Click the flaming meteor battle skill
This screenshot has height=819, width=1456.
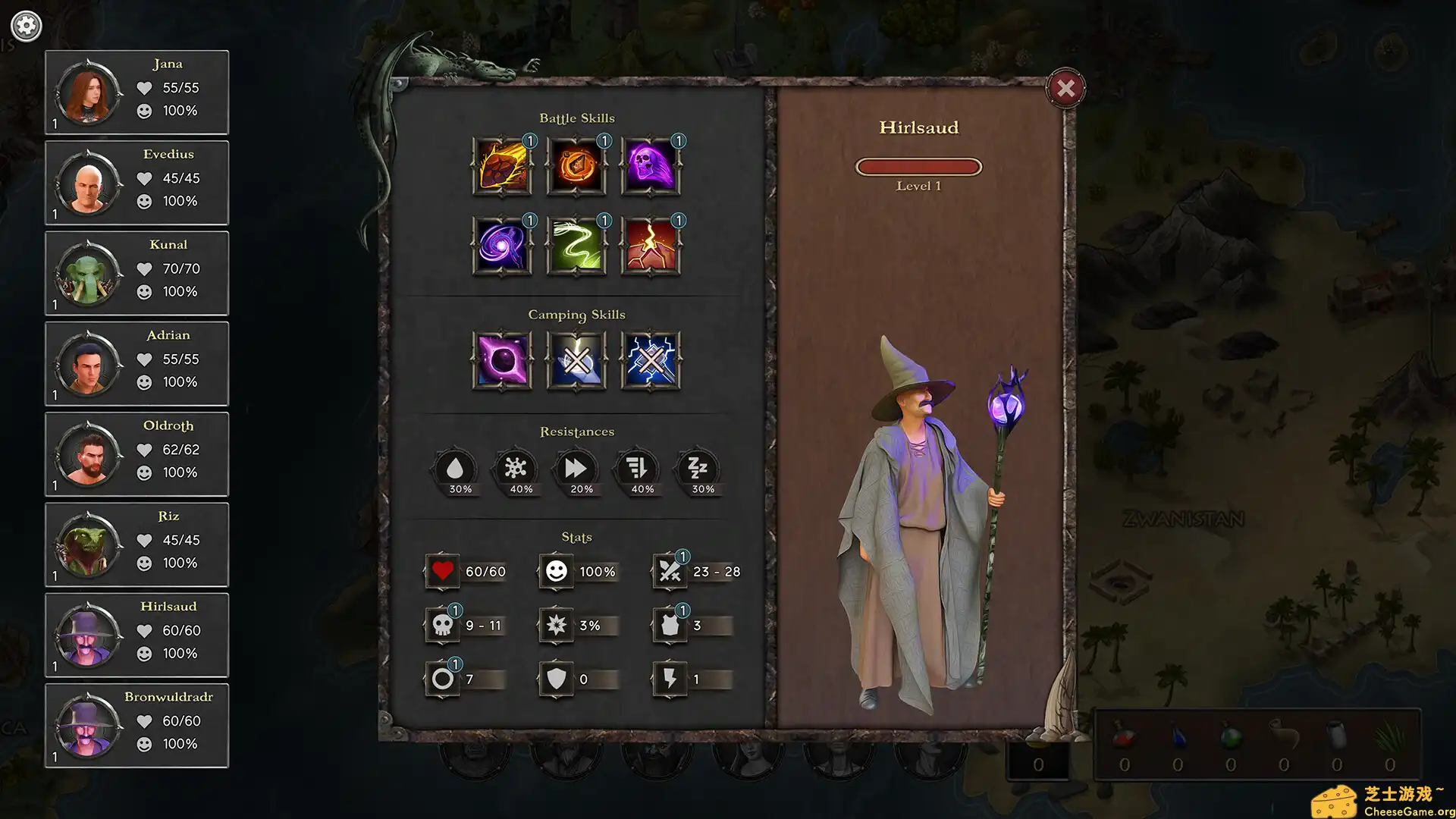(502, 166)
